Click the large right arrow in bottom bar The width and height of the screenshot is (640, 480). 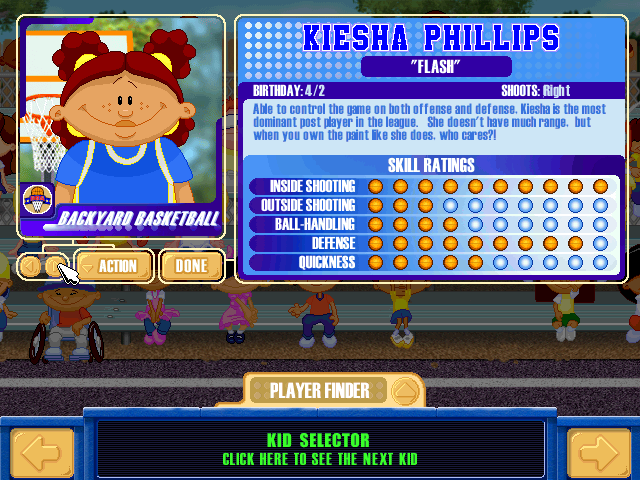(x=598, y=453)
